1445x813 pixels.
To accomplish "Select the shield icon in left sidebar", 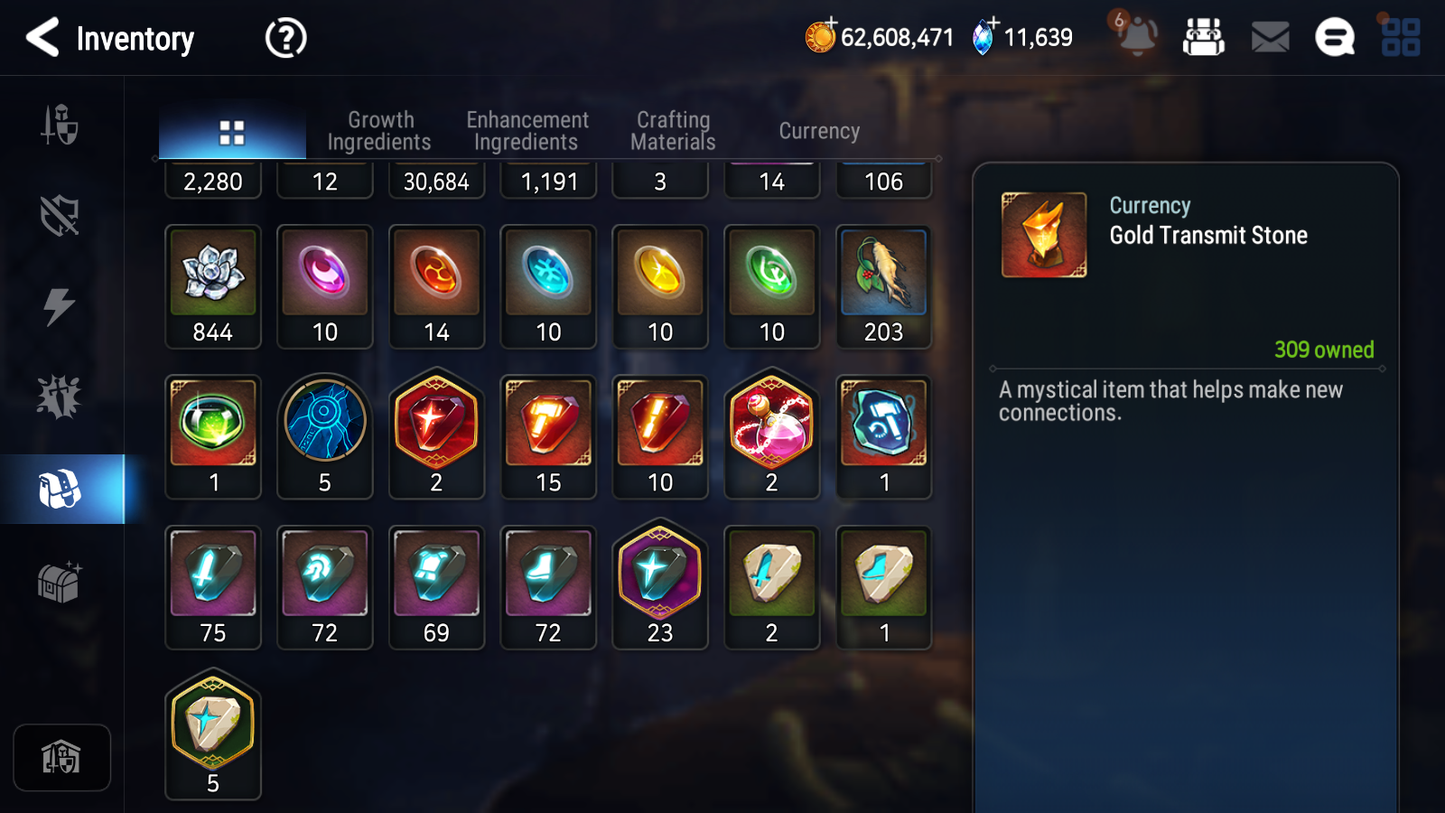I will [61, 213].
